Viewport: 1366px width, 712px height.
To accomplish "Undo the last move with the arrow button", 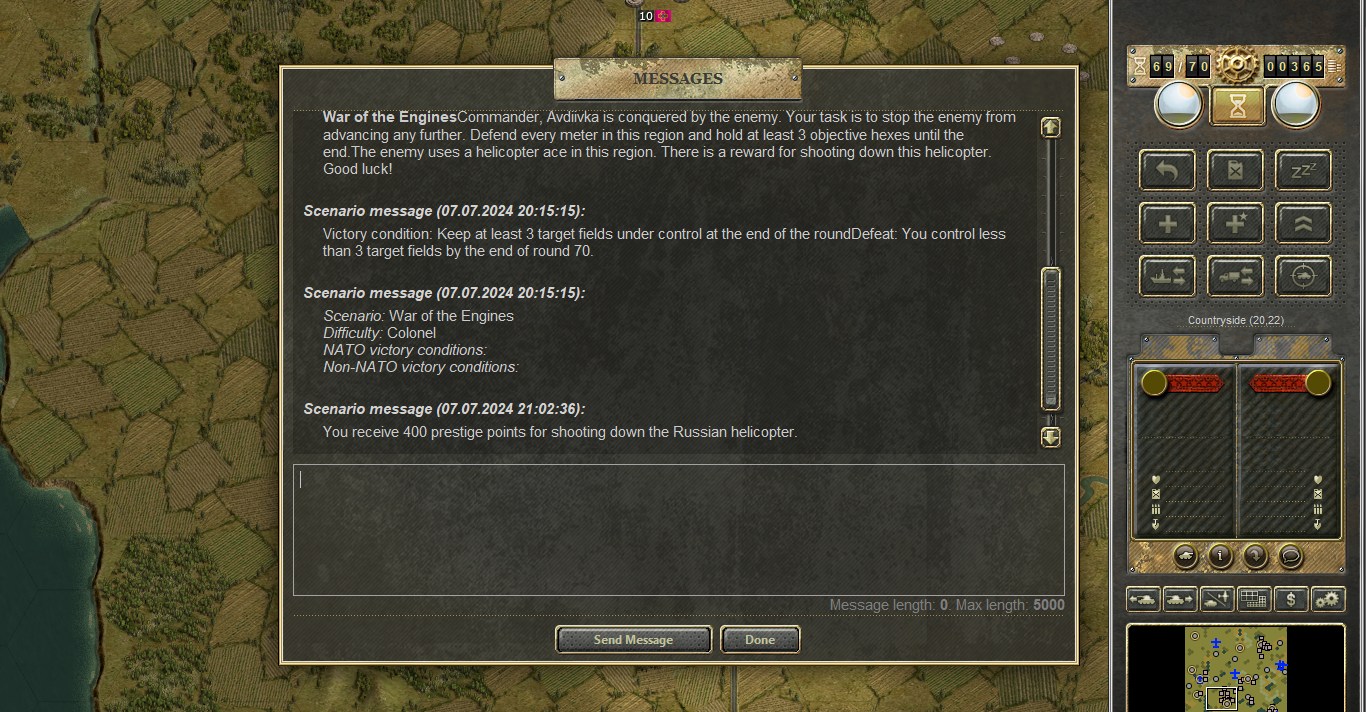I will (x=1167, y=170).
